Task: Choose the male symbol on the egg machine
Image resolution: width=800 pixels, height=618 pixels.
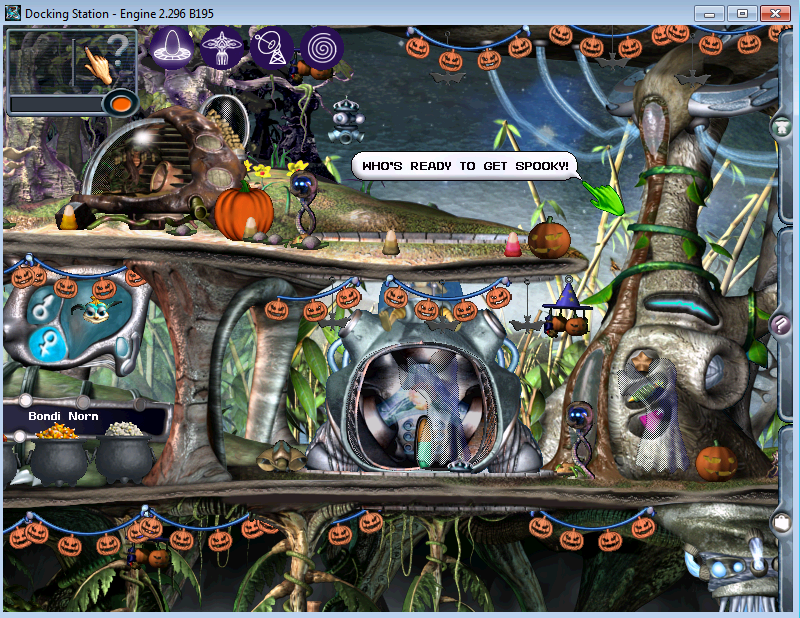Action: pyautogui.click(x=41, y=305)
